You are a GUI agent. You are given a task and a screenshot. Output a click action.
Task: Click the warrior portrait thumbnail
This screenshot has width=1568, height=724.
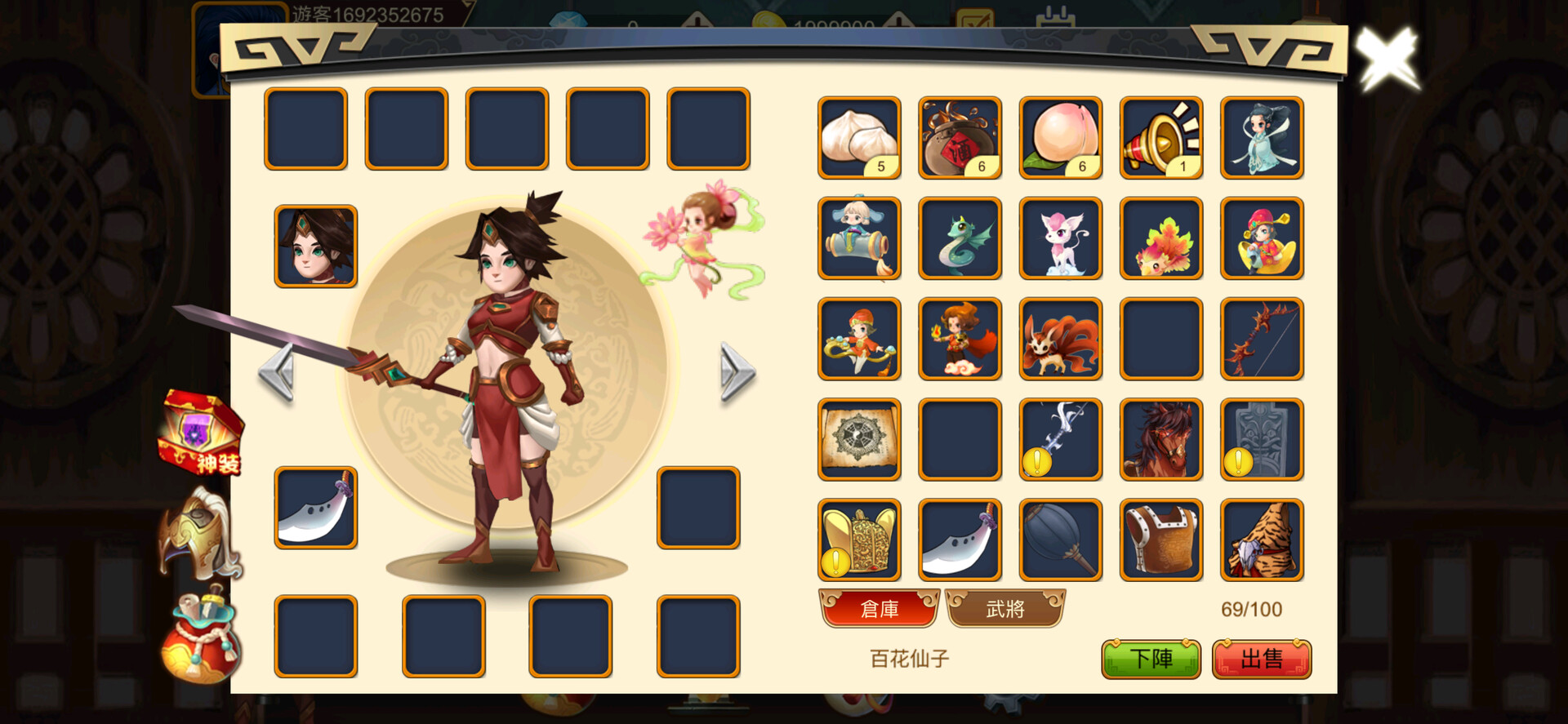point(317,246)
